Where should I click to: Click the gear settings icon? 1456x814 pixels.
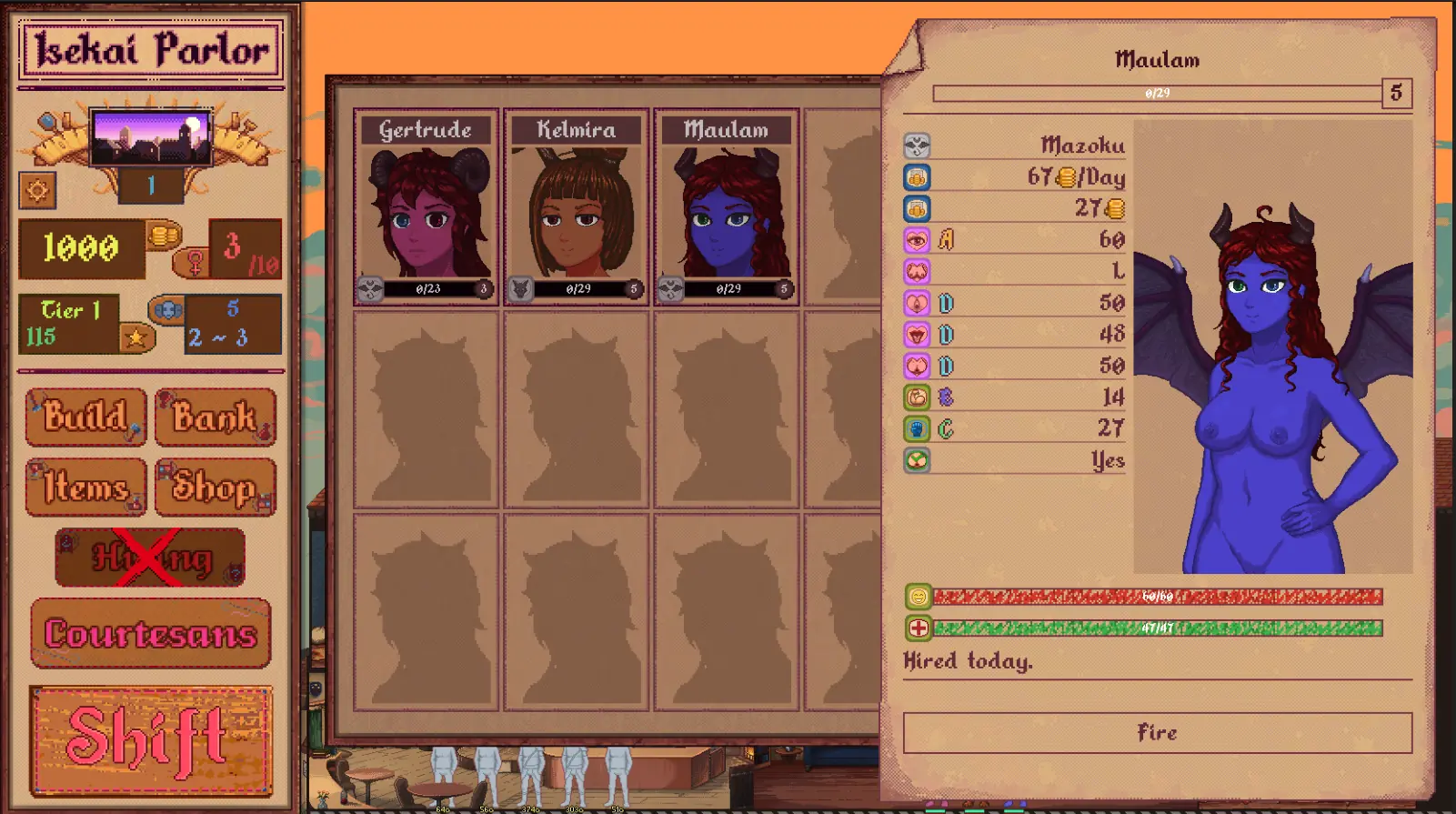point(37,190)
